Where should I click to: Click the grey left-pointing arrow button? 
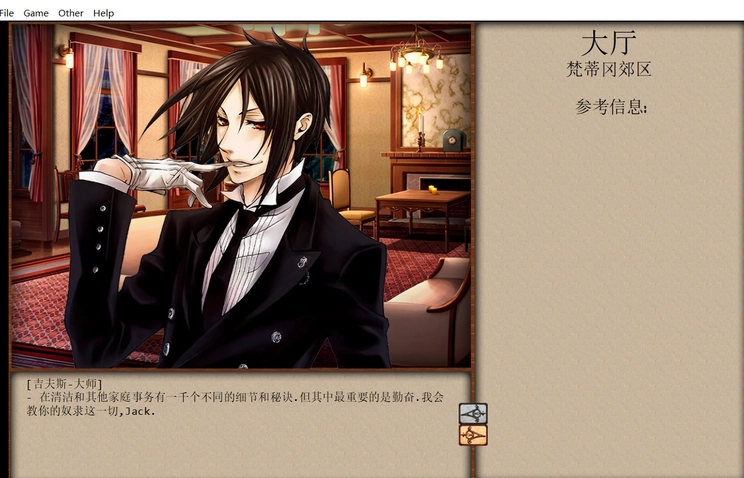coord(473,413)
